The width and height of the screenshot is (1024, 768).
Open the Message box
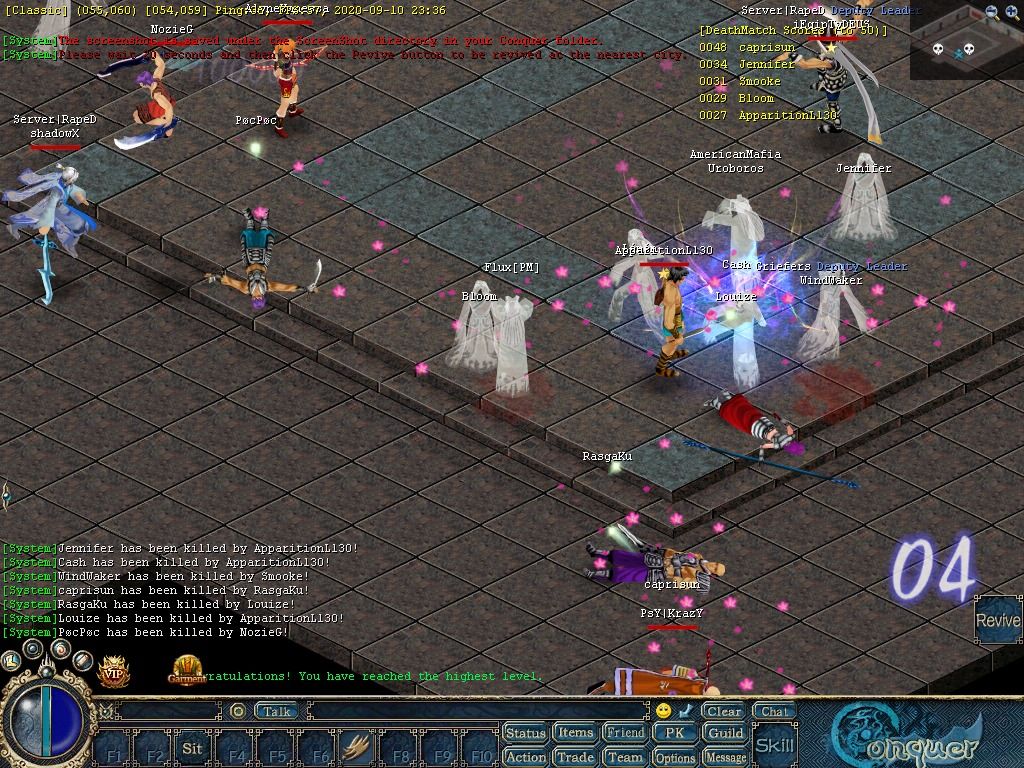725,757
